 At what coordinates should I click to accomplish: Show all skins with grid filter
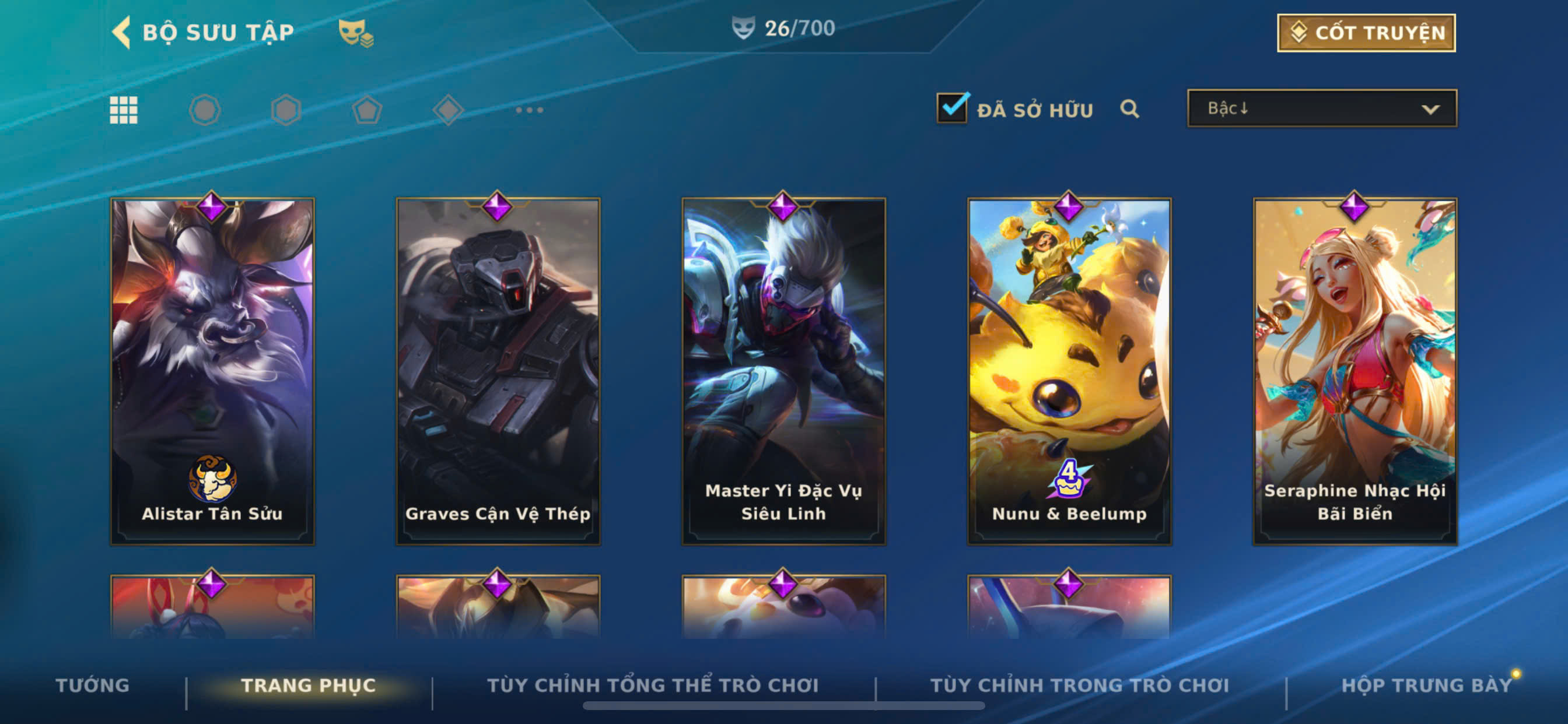click(x=124, y=110)
